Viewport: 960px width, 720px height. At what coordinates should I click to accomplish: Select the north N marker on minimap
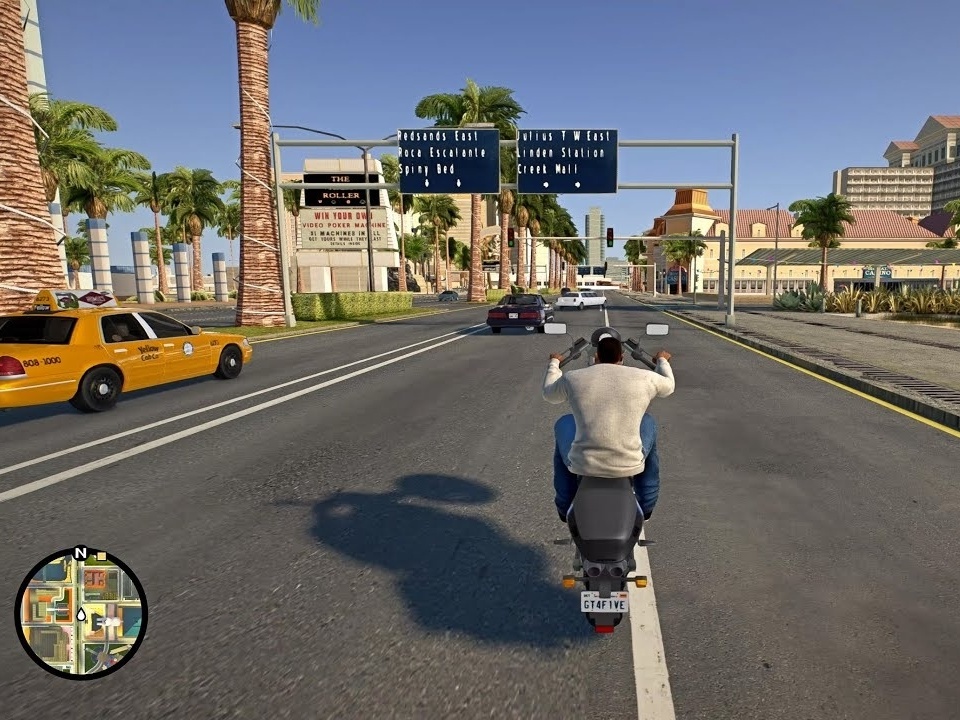click(x=80, y=553)
